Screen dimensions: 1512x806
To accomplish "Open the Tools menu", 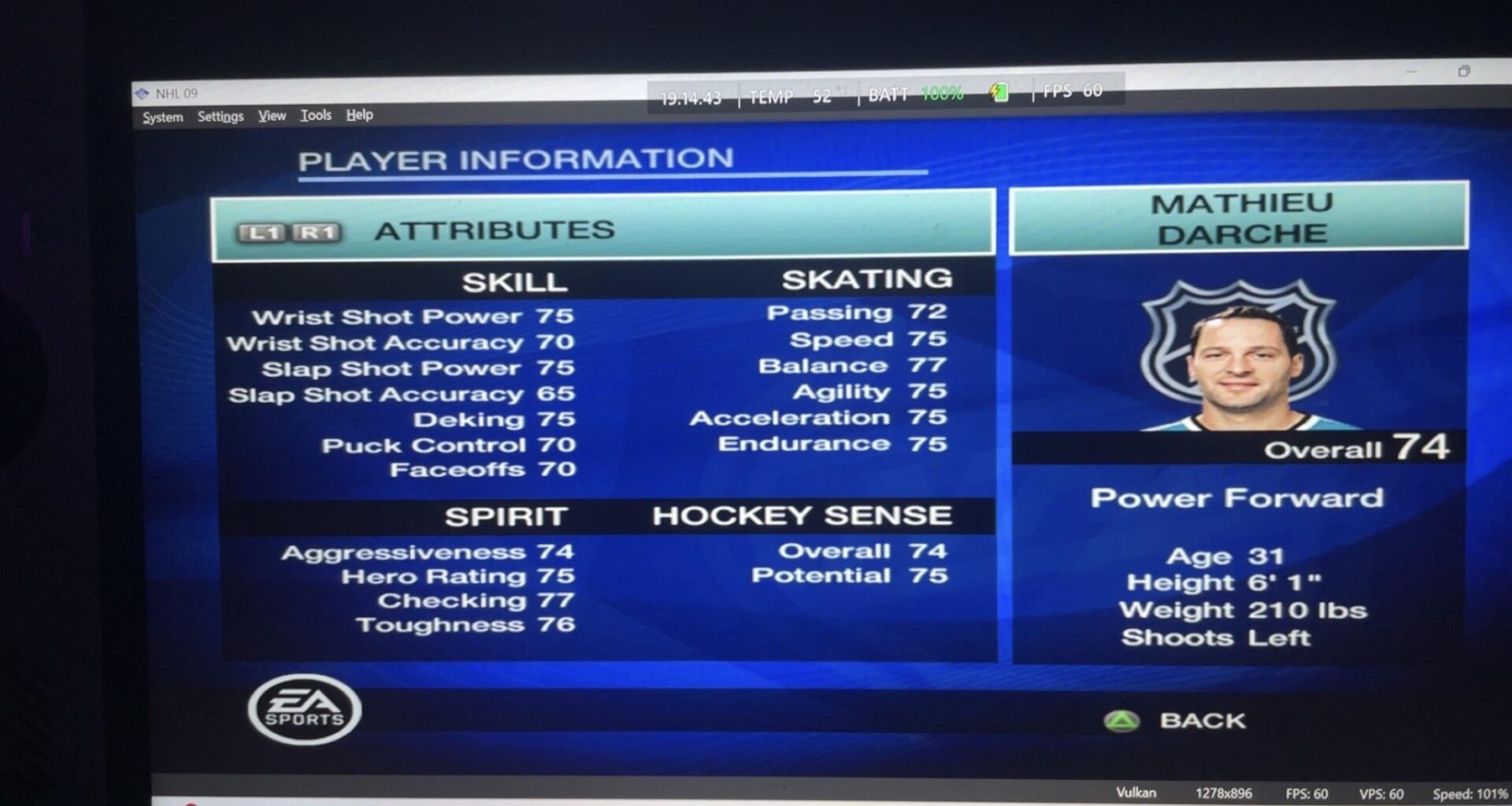I will click(315, 115).
